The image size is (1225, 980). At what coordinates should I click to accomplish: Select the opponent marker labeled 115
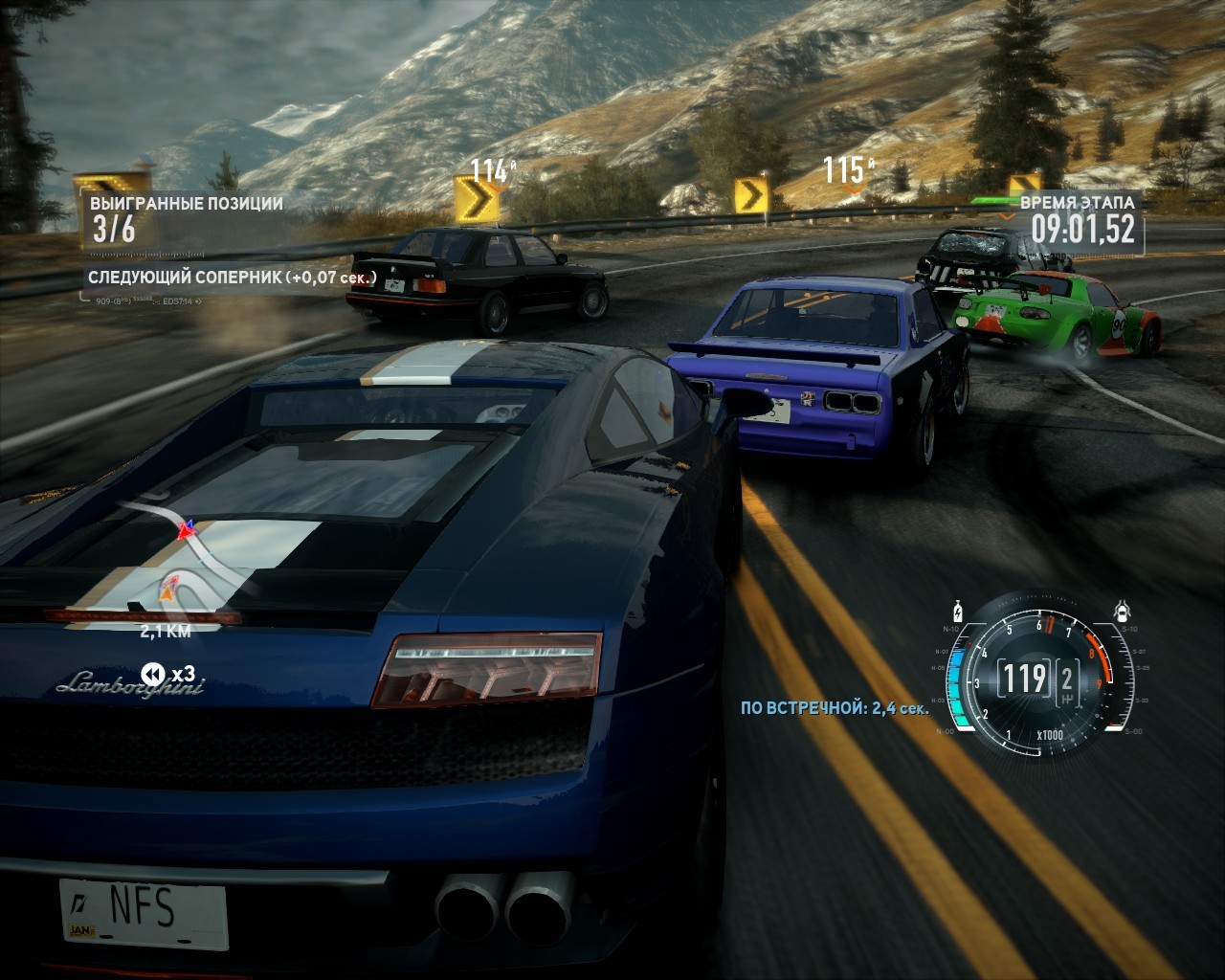tap(846, 171)
